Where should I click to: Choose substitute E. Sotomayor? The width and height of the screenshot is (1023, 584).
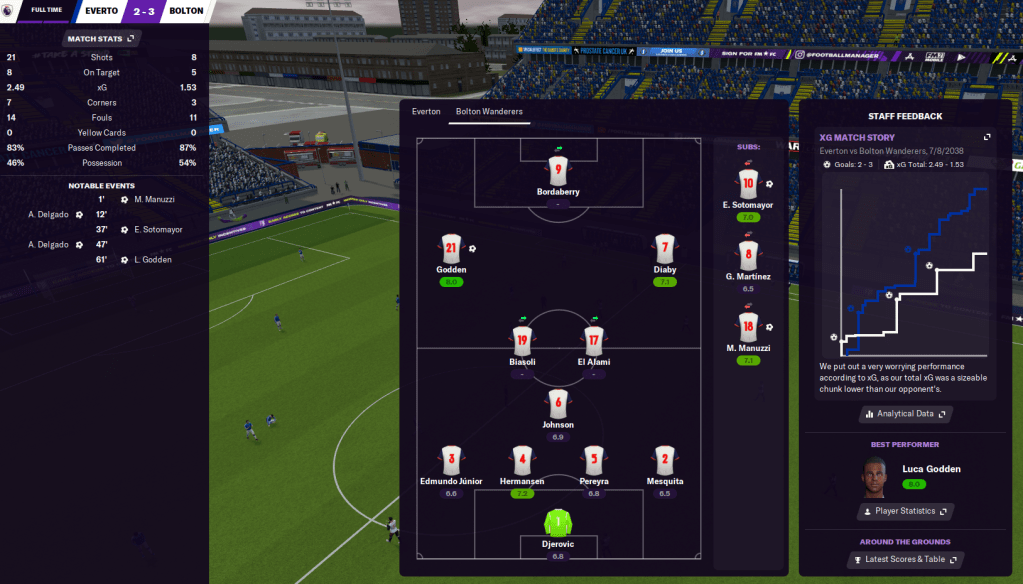point(748,183)
